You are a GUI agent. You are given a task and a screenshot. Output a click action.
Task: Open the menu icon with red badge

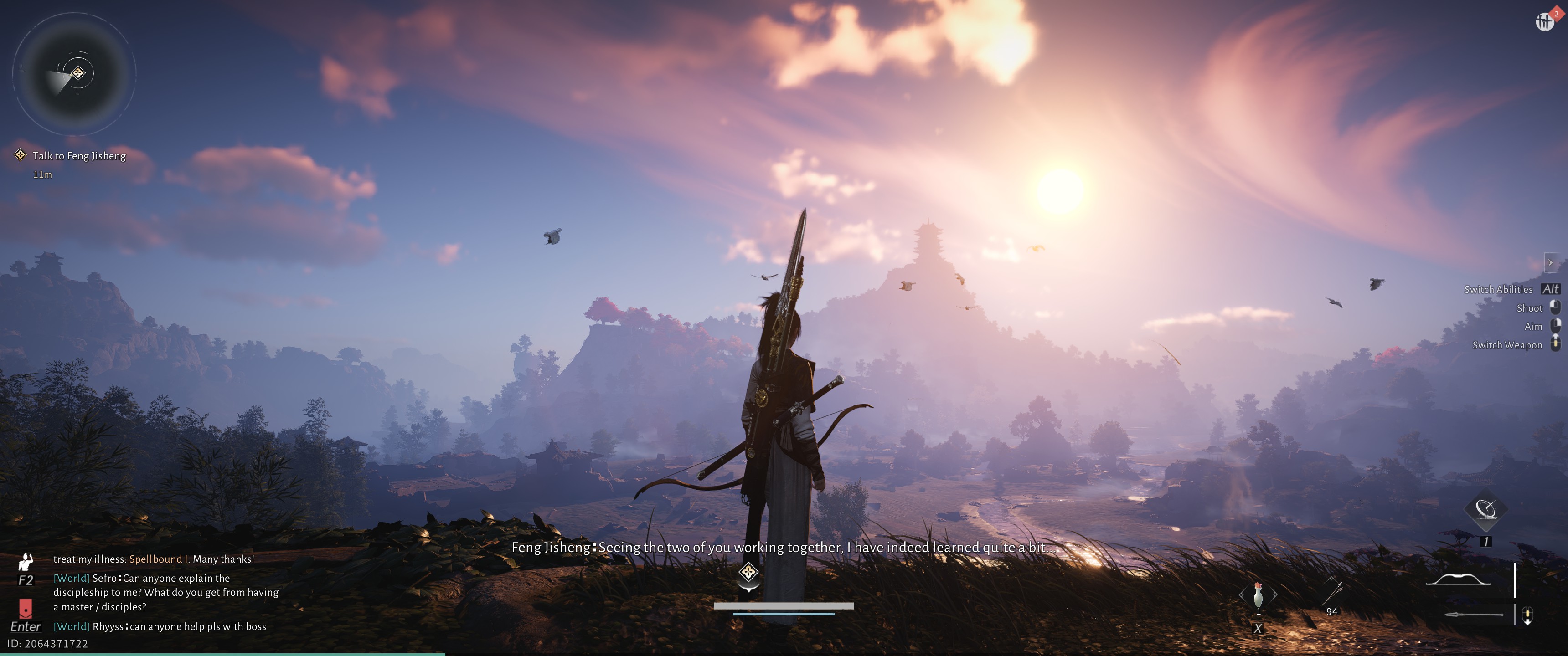tap(1545, 21)
